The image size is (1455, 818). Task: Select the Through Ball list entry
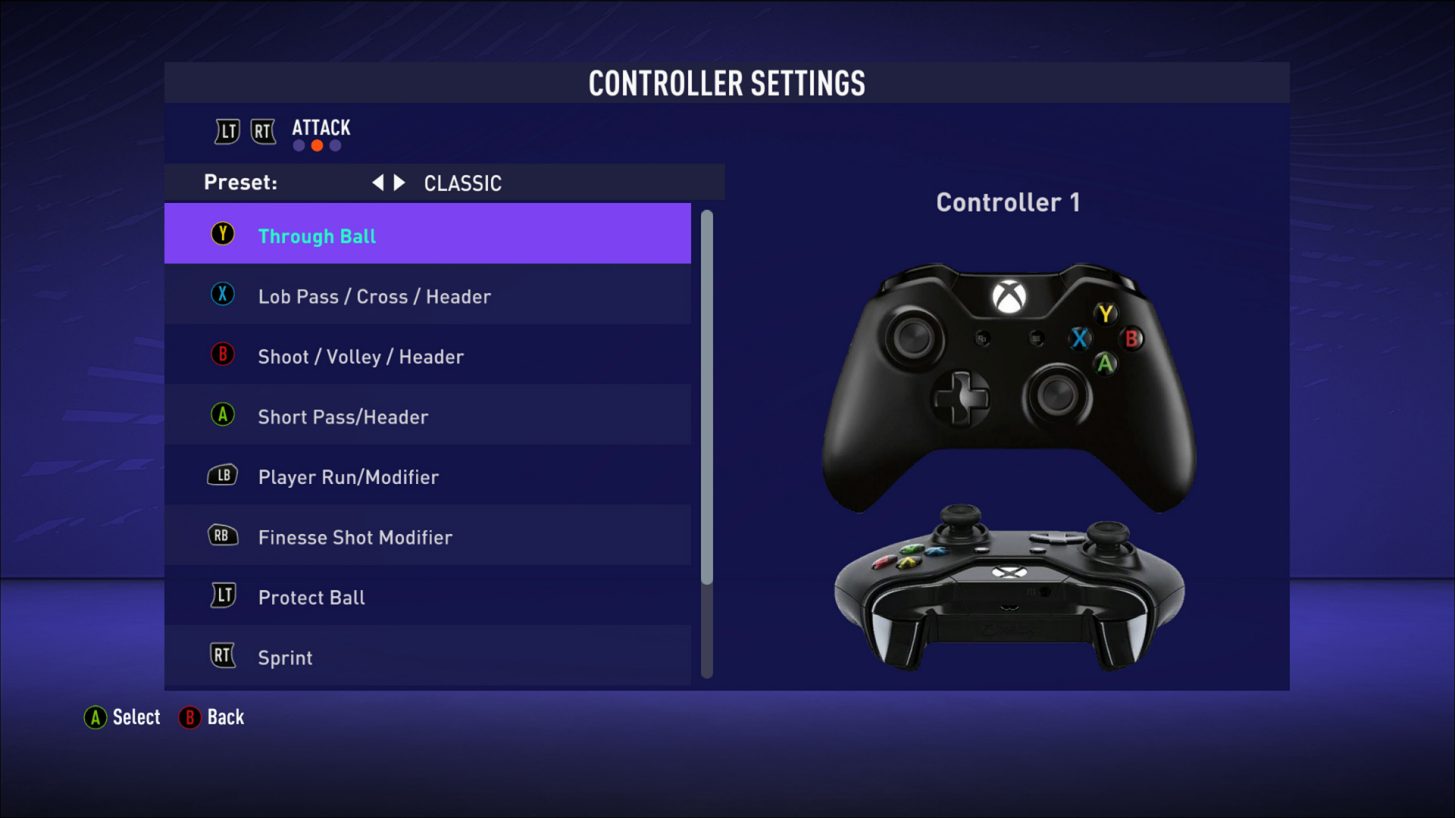click(428, 232)
